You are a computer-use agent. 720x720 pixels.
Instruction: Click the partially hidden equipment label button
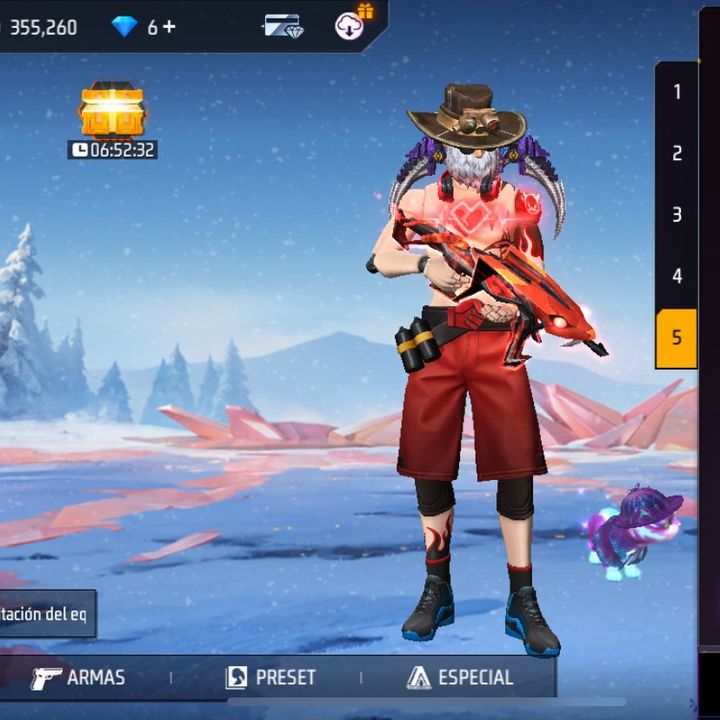(x=47, y=613)
